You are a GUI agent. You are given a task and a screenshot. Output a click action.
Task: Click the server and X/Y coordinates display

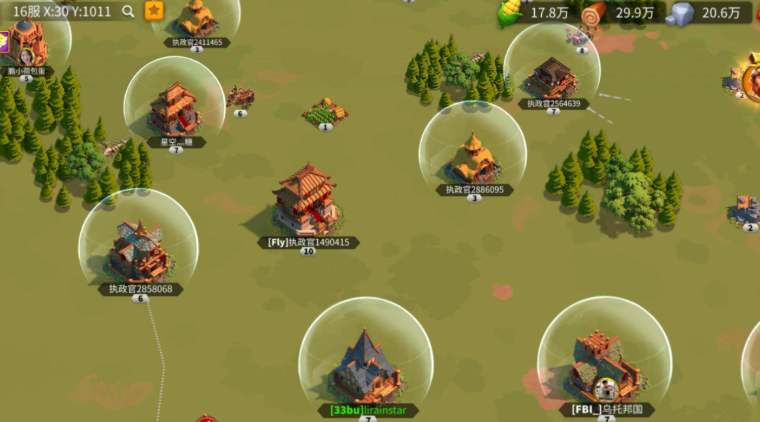tap(62, 11)
